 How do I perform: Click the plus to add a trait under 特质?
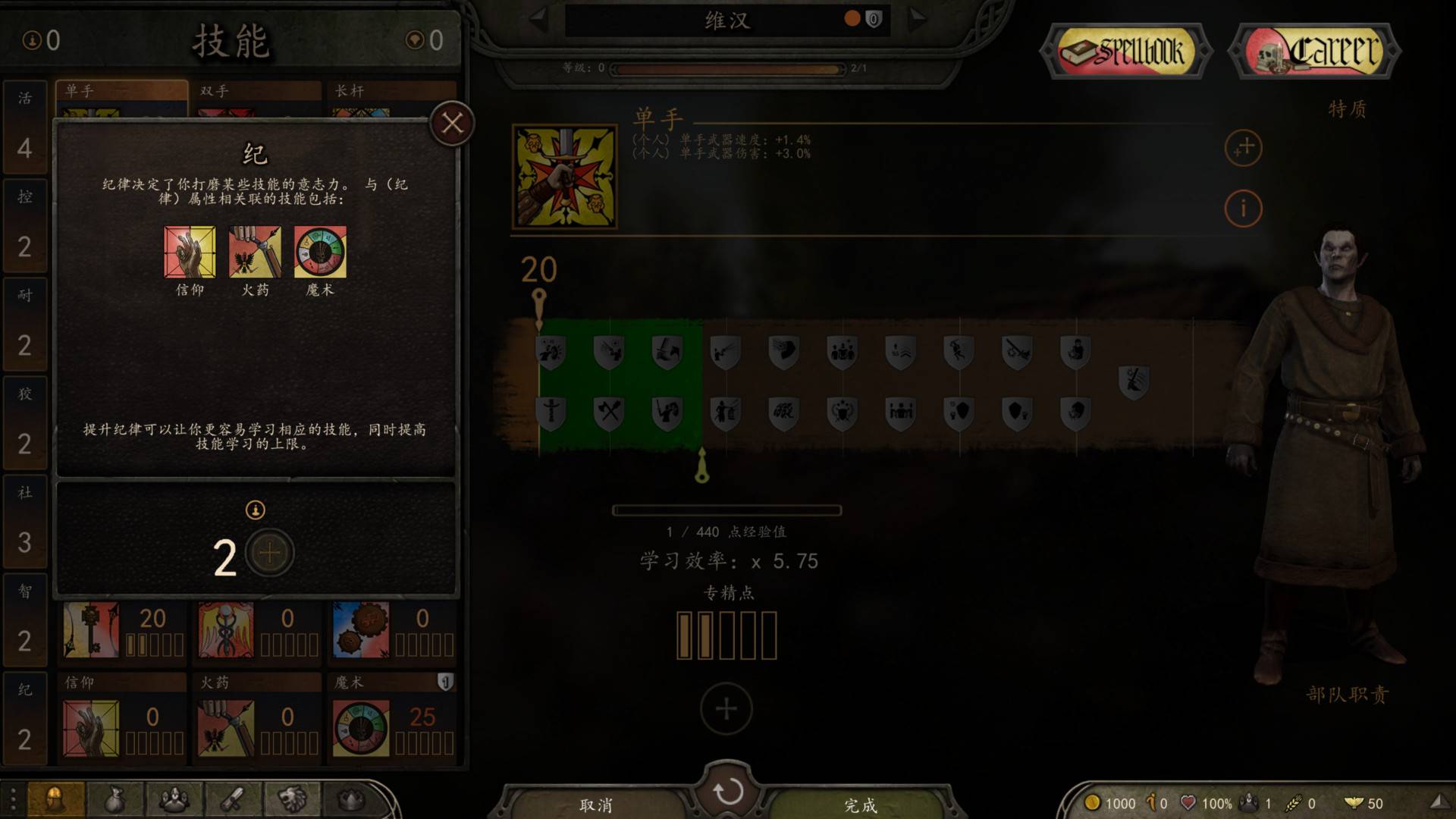1242,149
